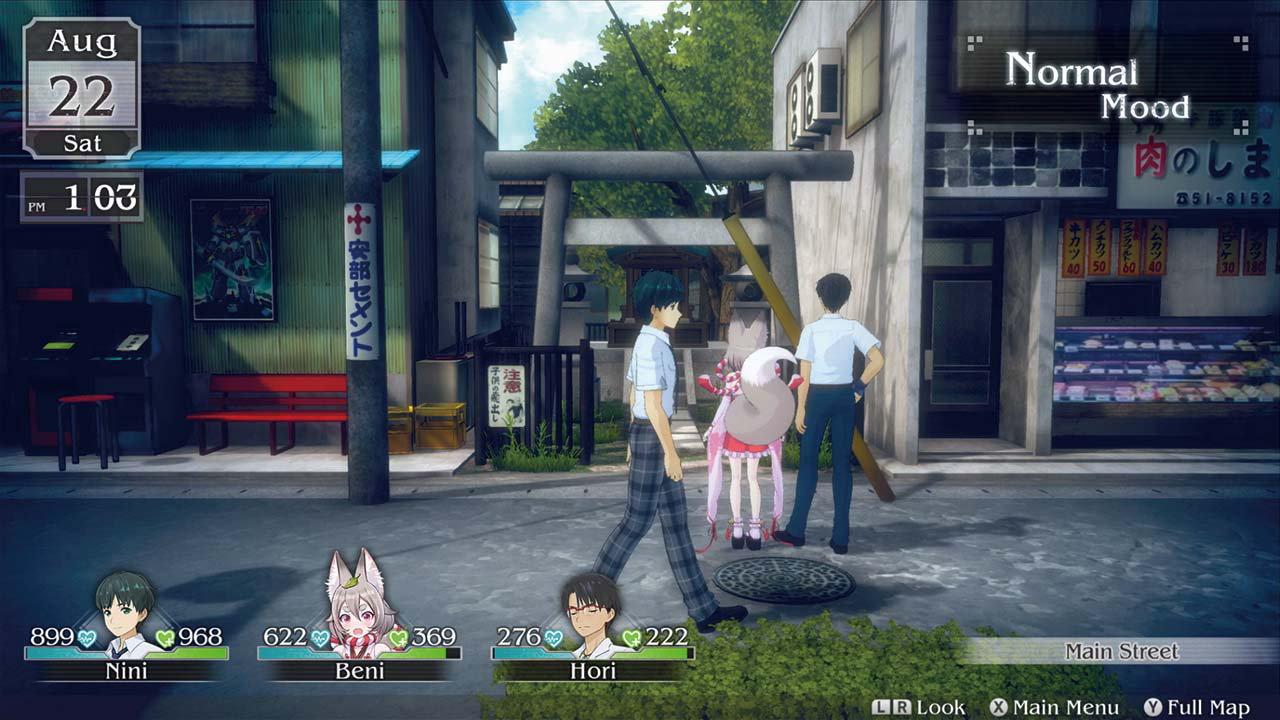This screenshot has height=720, width=1280.
Task: Select Beni's character portrait
Action: click(x=358, y=609)
